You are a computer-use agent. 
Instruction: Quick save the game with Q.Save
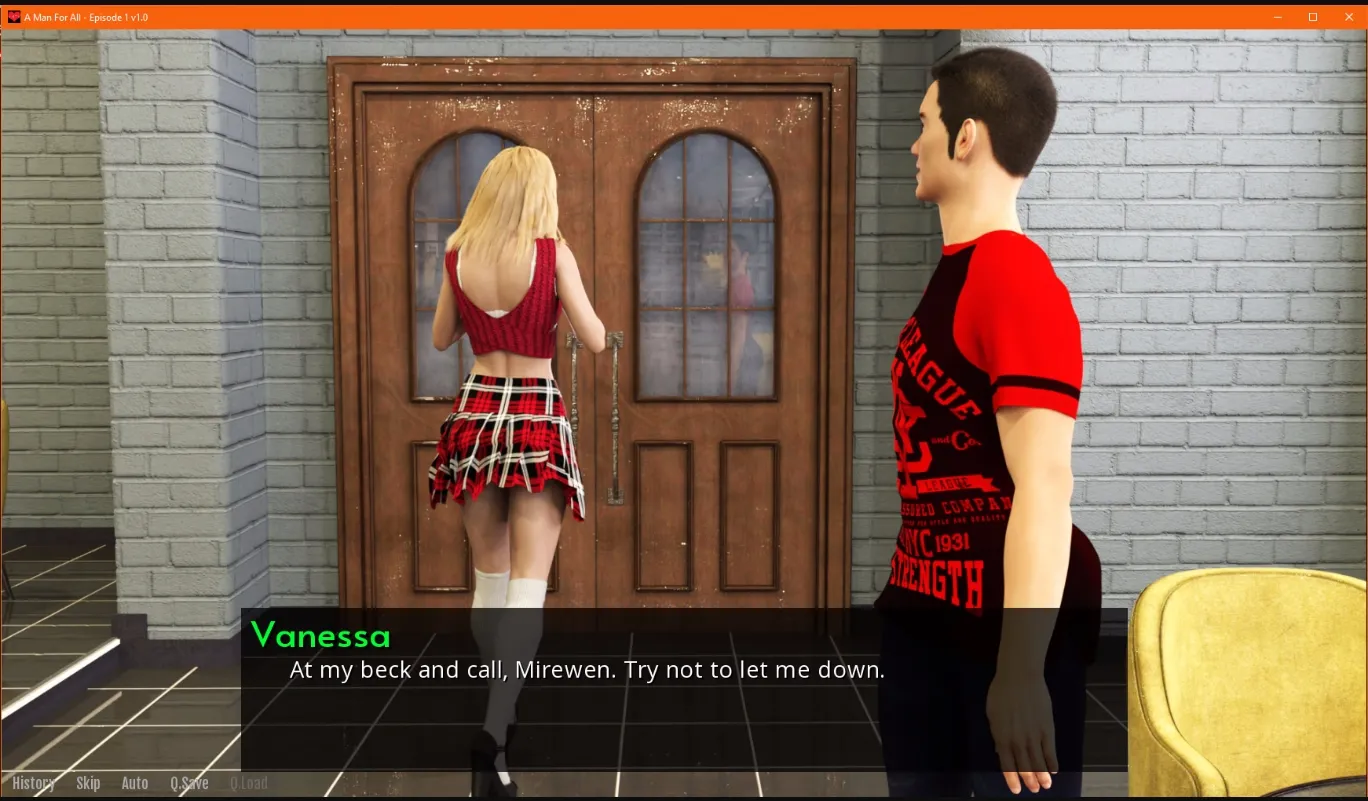(x=189, y=783)
